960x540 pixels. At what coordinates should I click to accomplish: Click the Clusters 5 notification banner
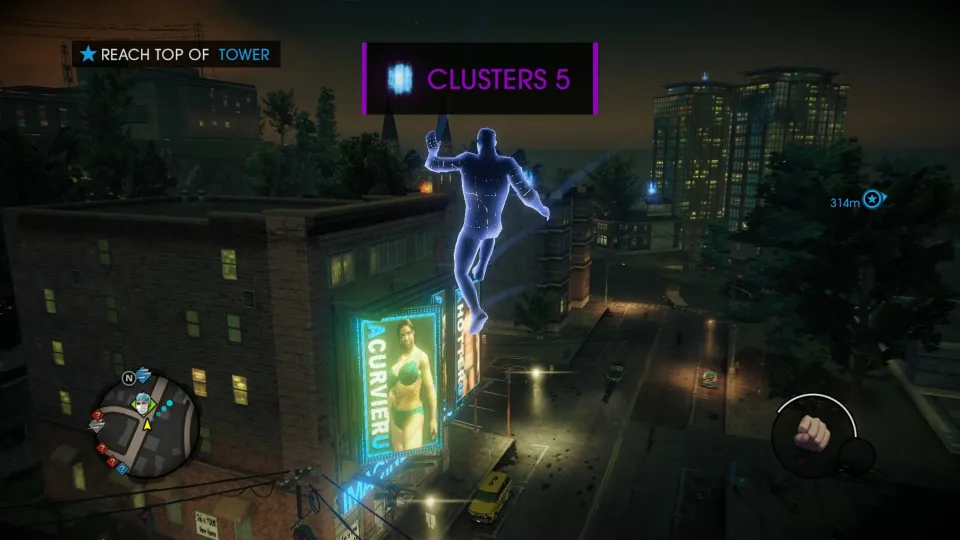(x=480, y=79)
